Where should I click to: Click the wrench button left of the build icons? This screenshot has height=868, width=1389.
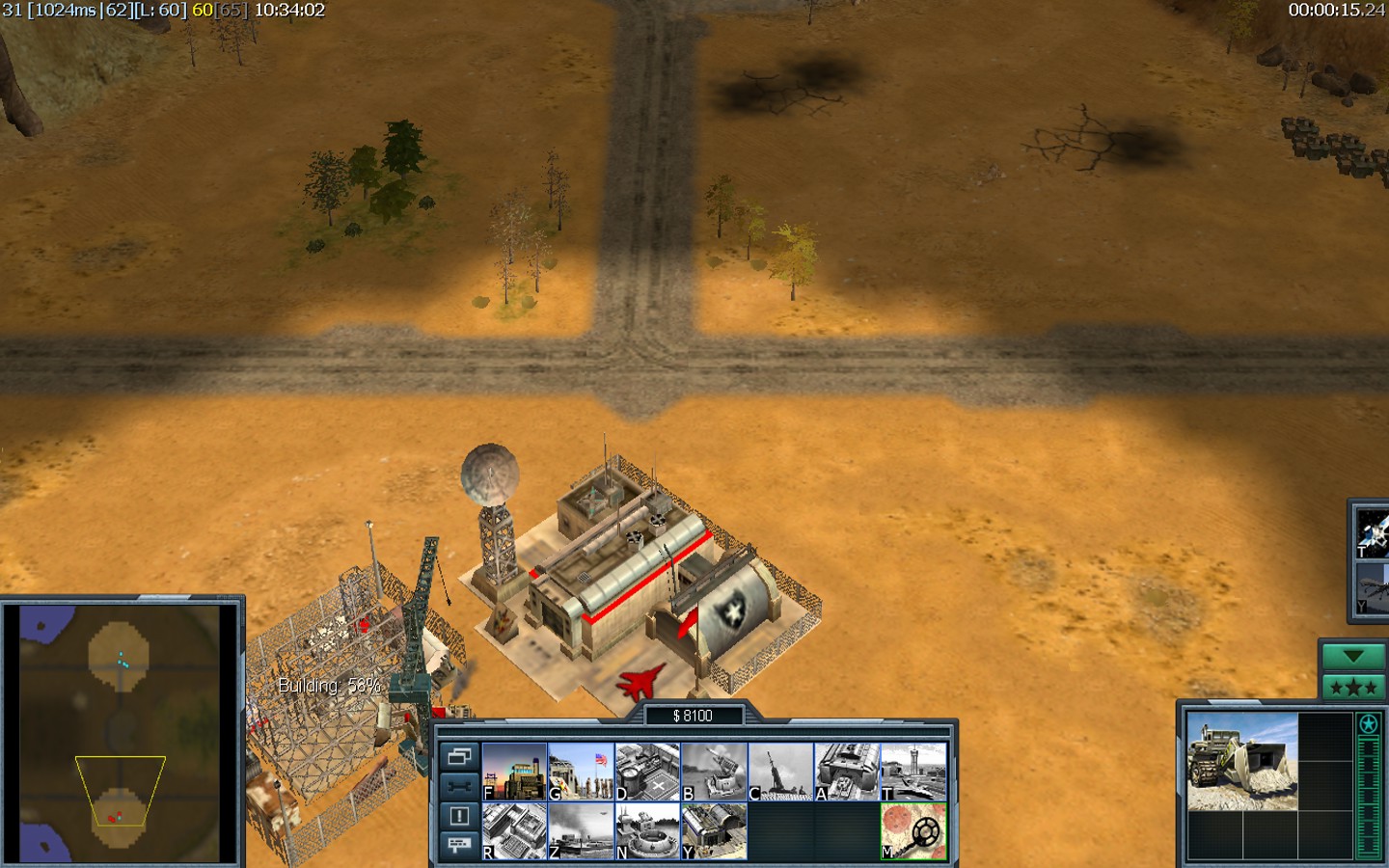(459, 786)
